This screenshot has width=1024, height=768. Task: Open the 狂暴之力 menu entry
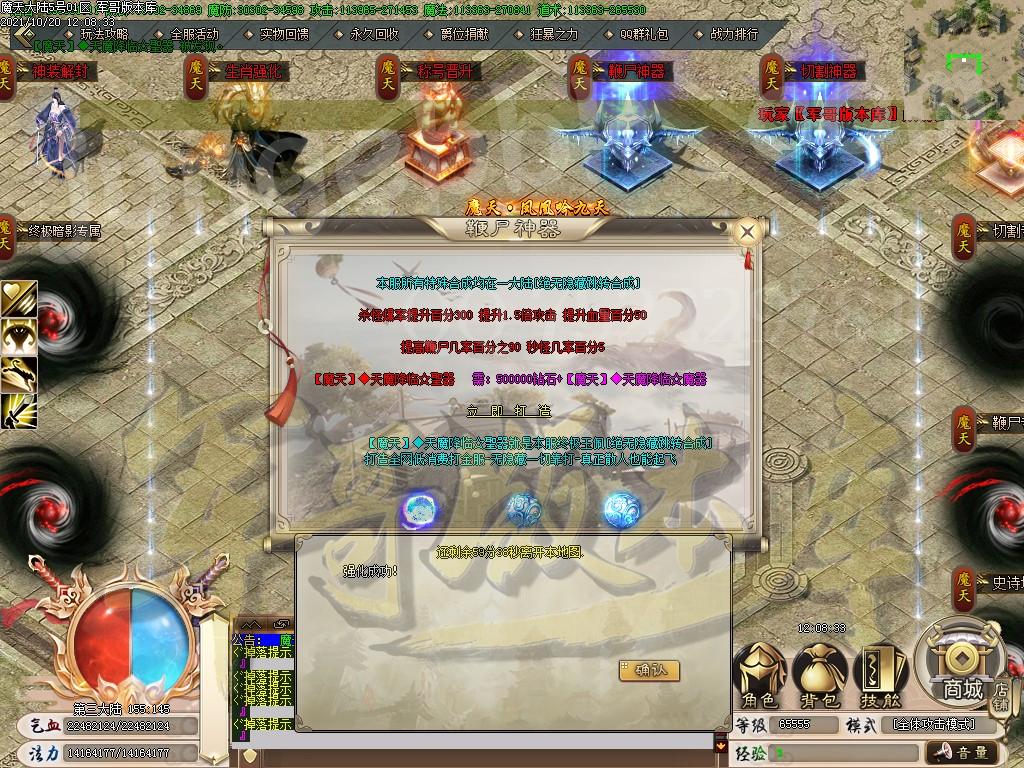pos(554,33)
